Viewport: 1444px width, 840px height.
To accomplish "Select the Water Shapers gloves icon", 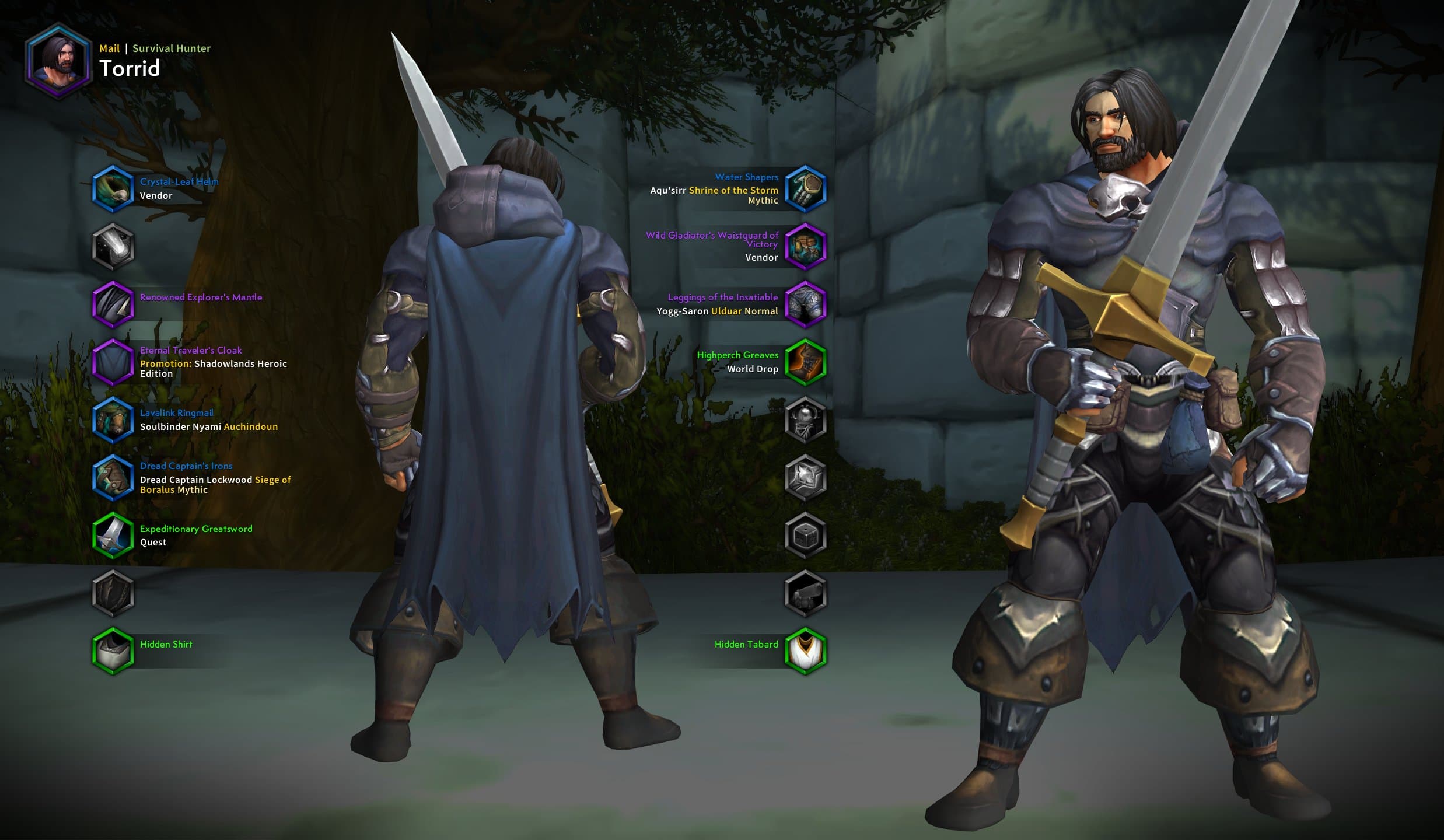I will 806,190.
